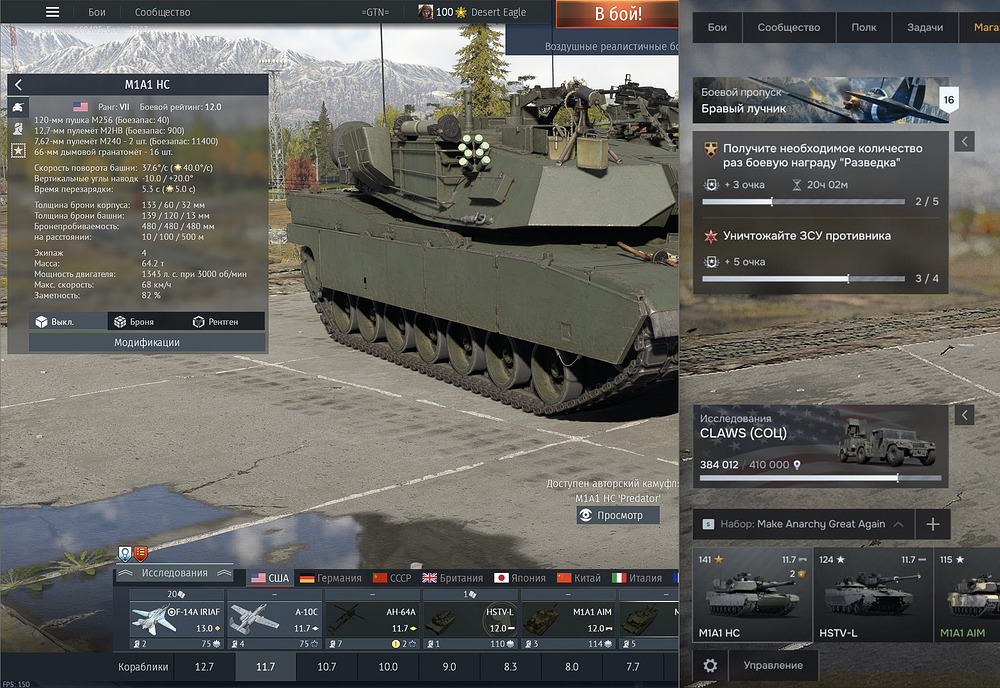Enable the Рентген x-ray view

point(215,322)
